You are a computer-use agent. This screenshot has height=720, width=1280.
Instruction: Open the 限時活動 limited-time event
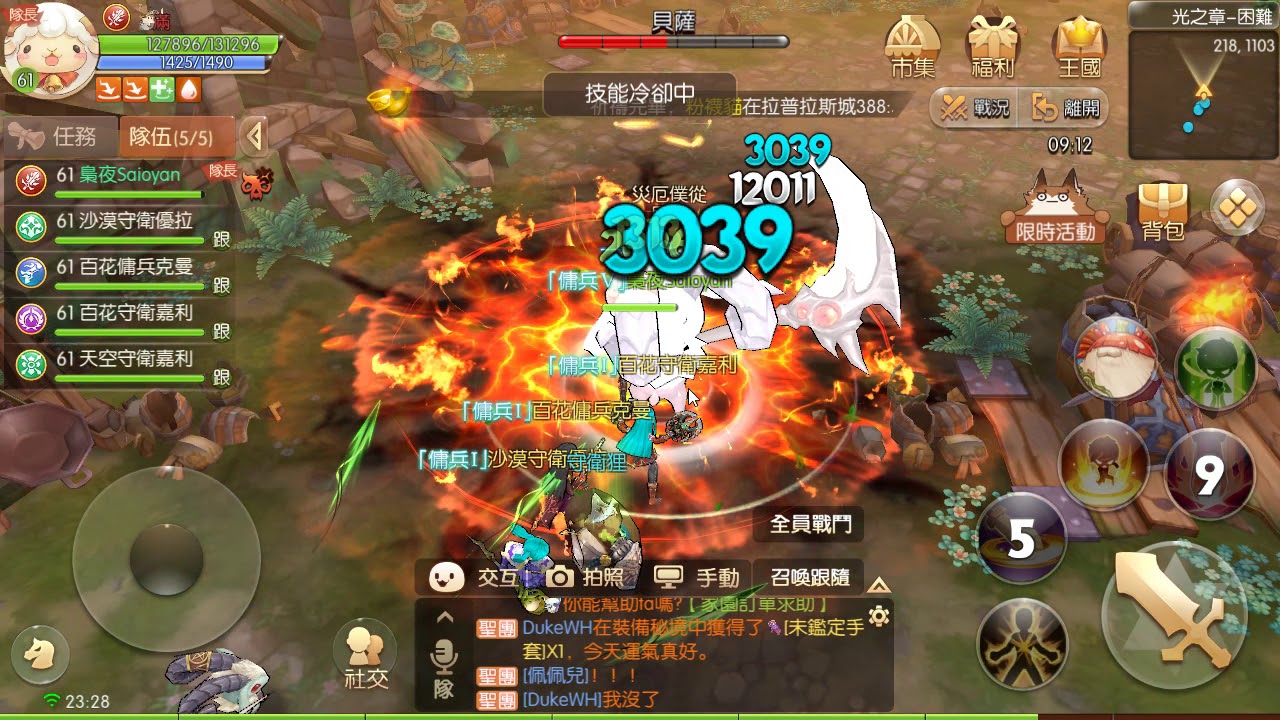tap(1054, 211)
